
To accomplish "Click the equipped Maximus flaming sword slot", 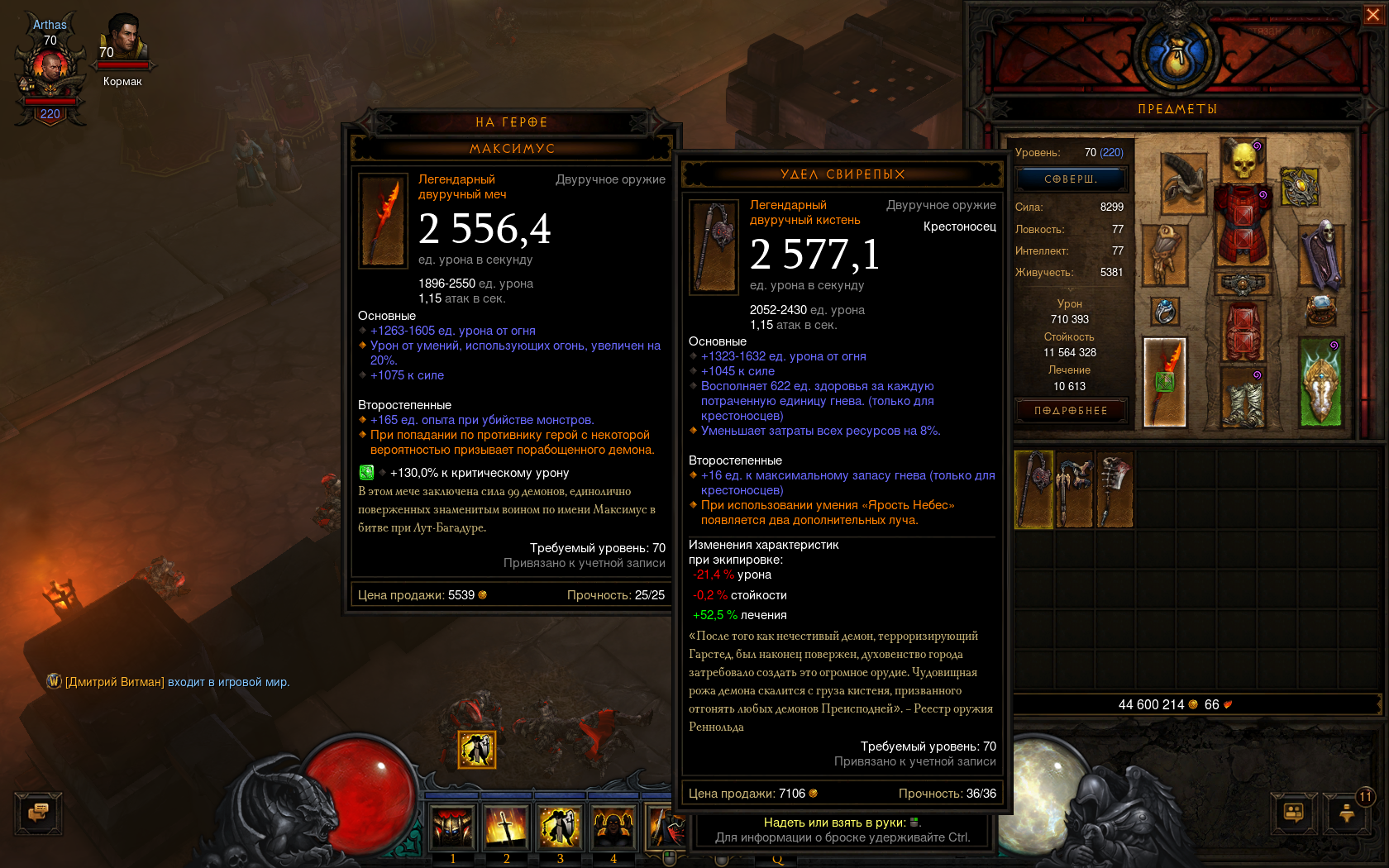I will 1164,382.
